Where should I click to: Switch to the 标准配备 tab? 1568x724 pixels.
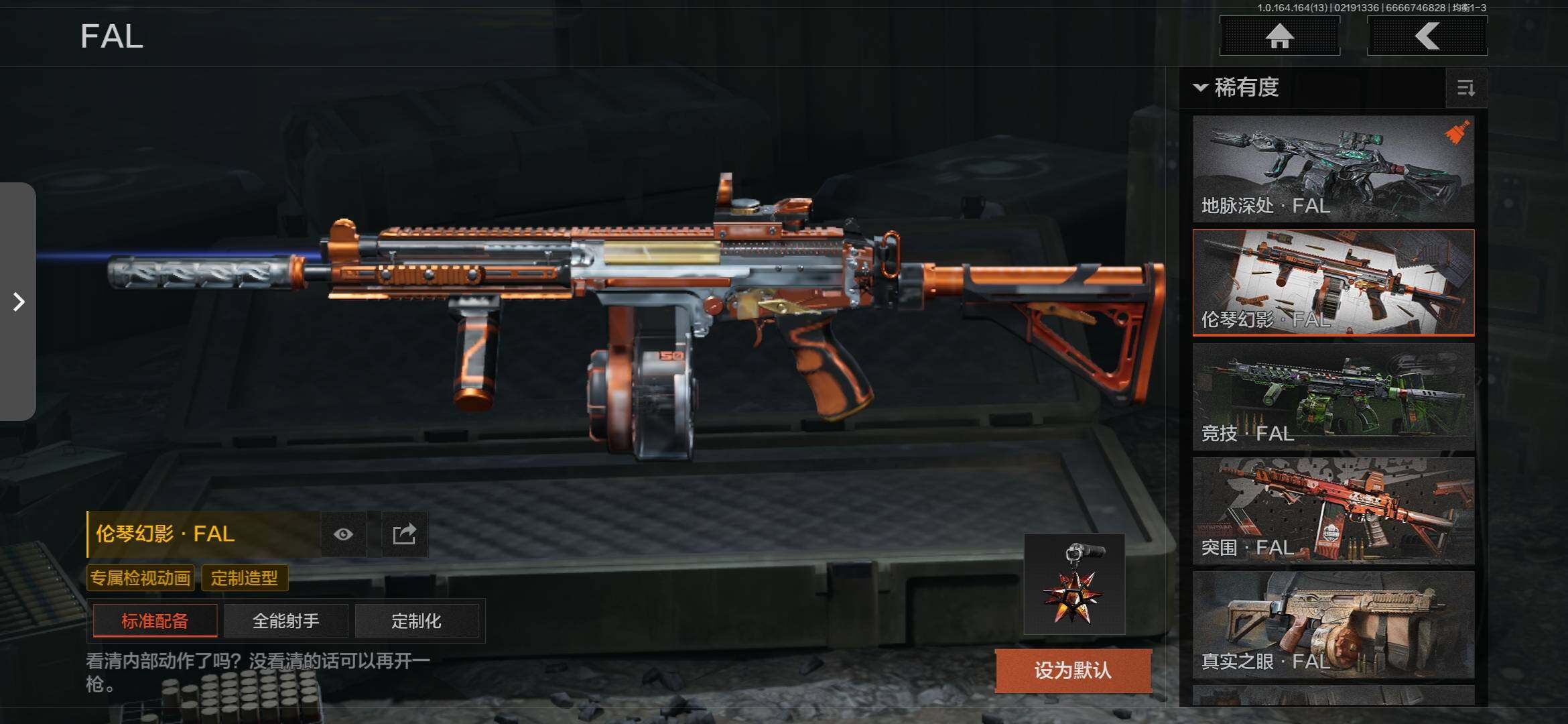tap(155, 621)
